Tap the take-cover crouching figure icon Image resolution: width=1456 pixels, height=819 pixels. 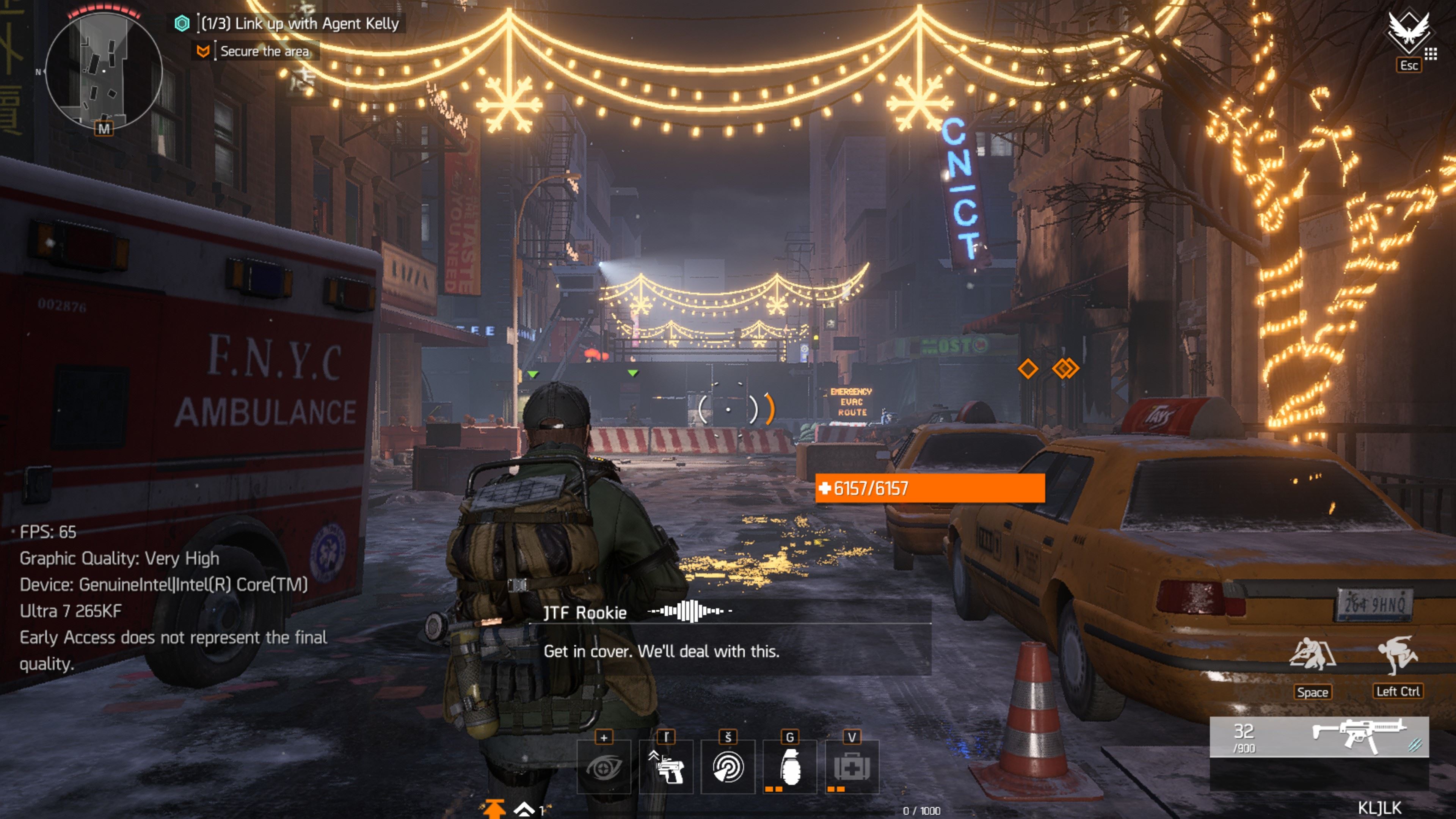(1312, 656)
